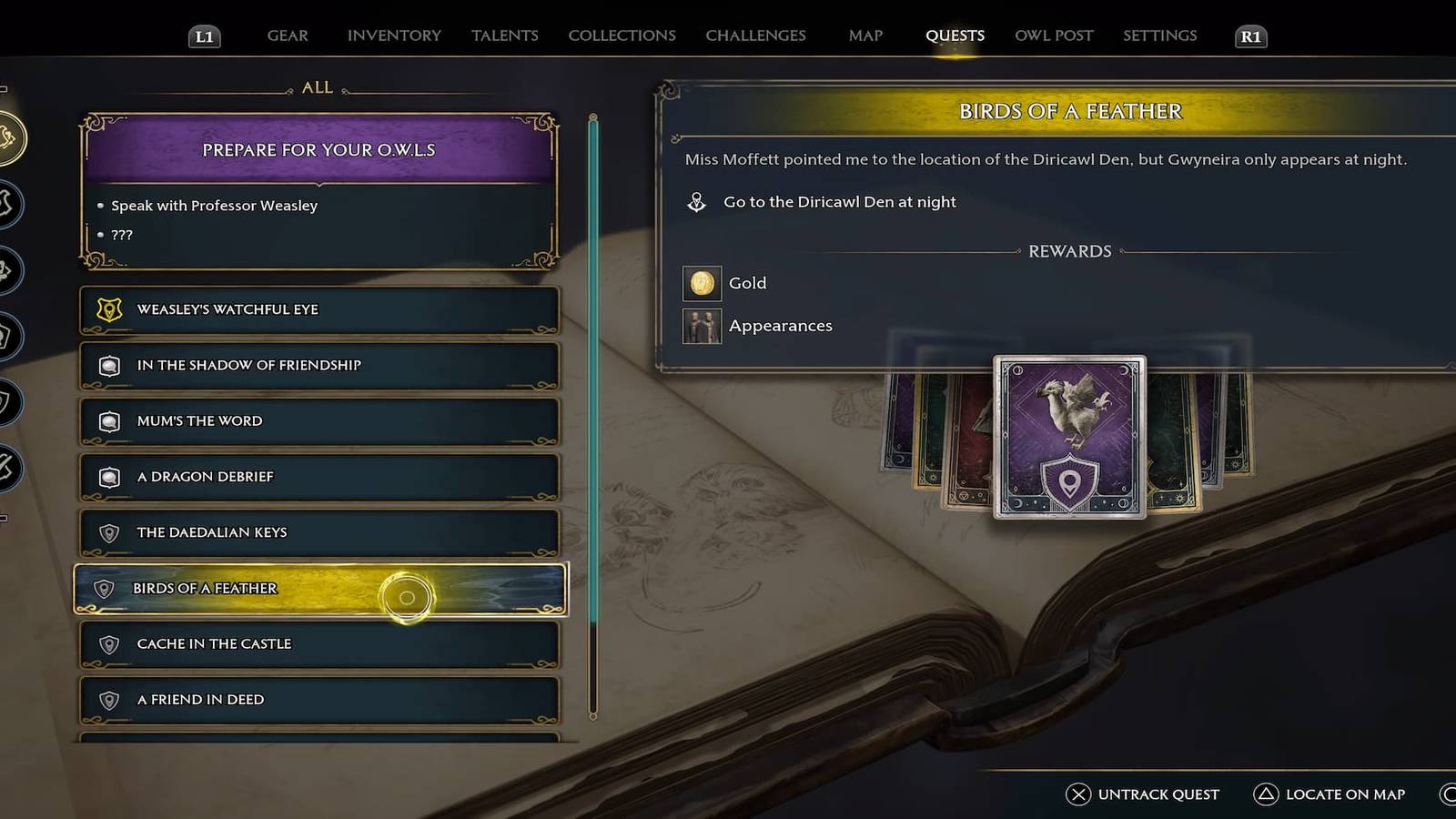Click the Diricawl quest card thumbnail
Image resolution: width=1456 pixels, height=819 pixels.
pos(1069,437)
